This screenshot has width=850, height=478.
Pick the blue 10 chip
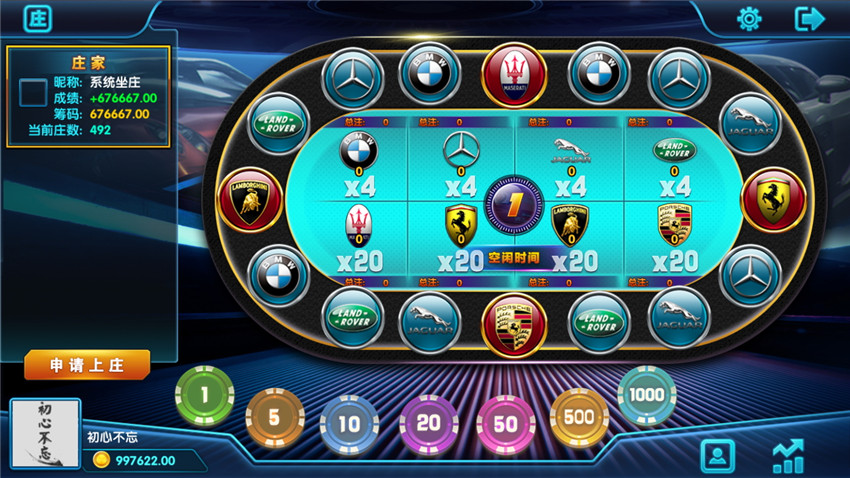pyautogui.click(x=349, y=424)
